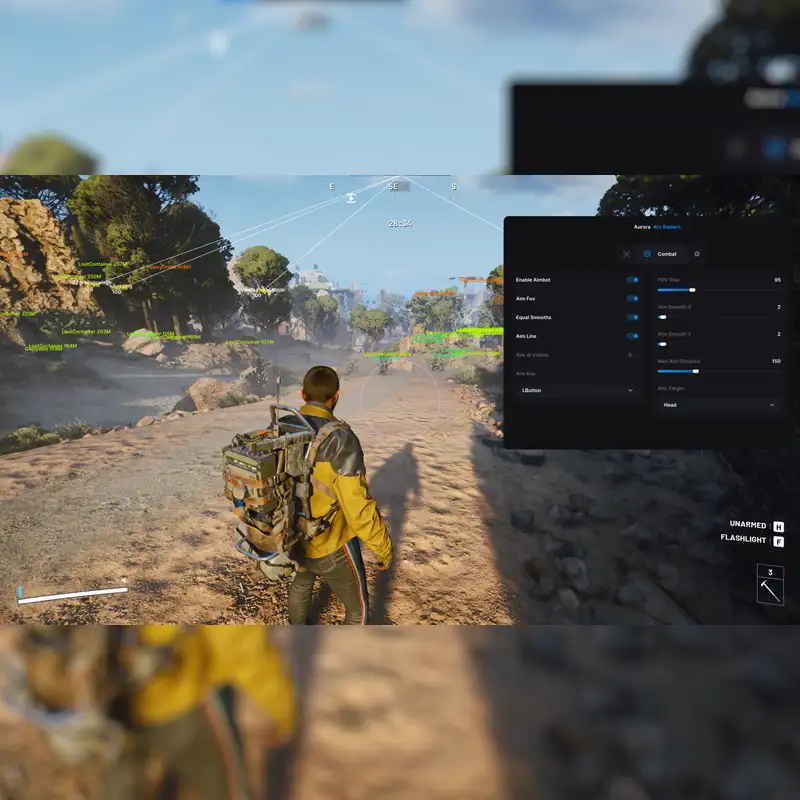Image resolution: width=800 pixels, height=800 pixels.
Task: Switch the Equal Smooths toggle
Action: pyautogui.click(x=632, y=317)
